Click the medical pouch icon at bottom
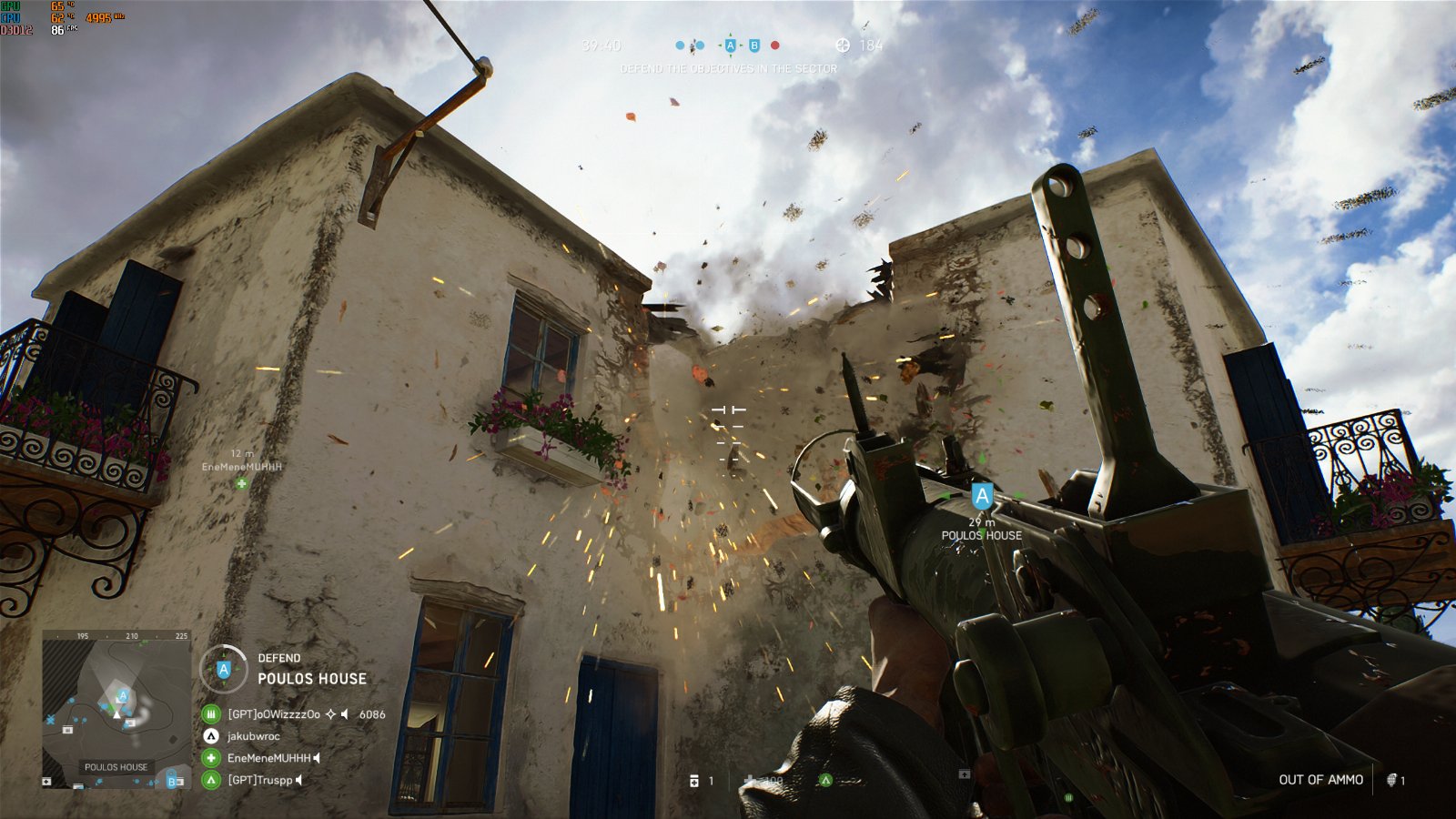The width and height of the screenshot is (1456, 819). [694, 781]
